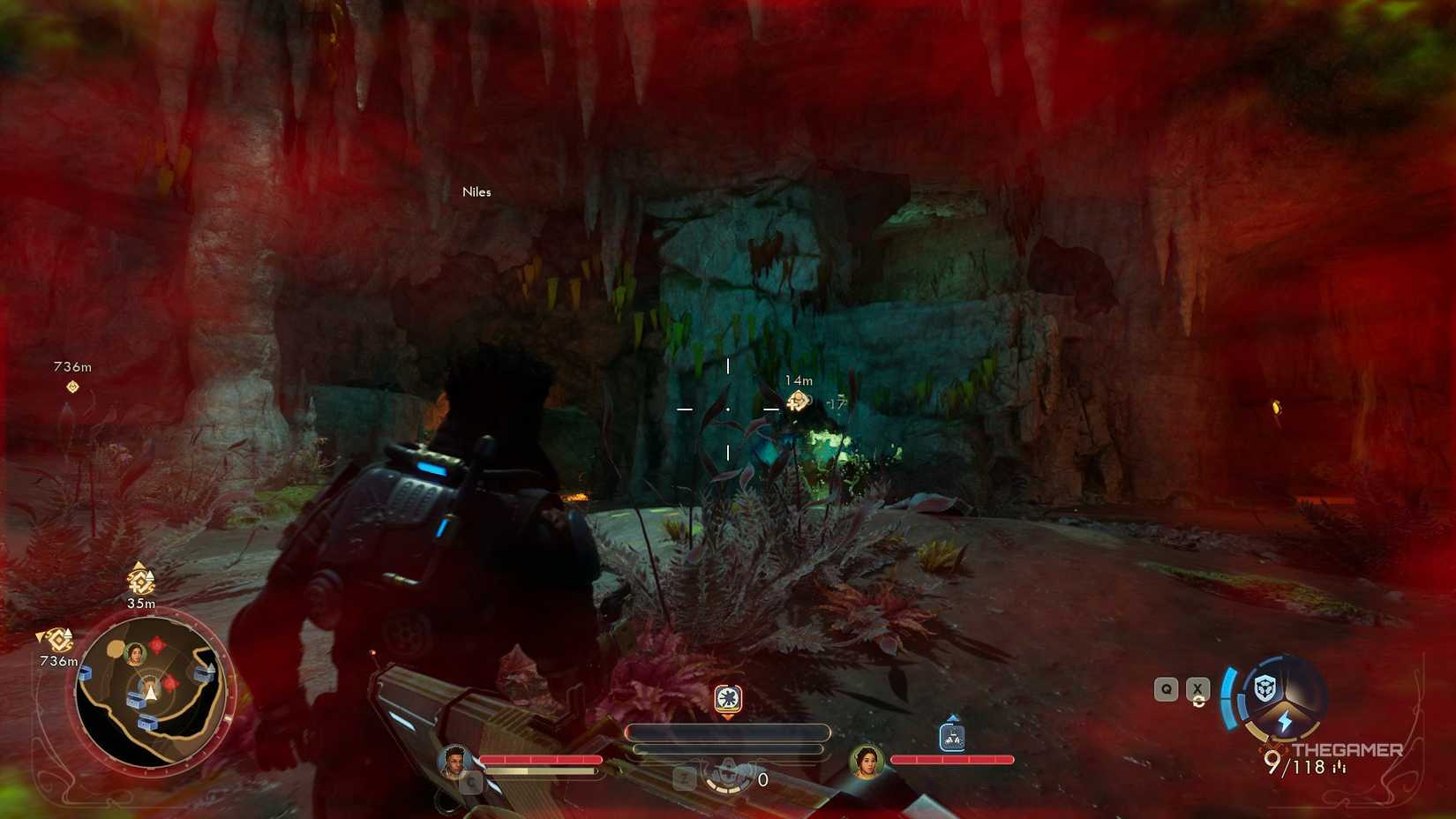Select the companion portrait inside the minimap

tap(136, 652)
